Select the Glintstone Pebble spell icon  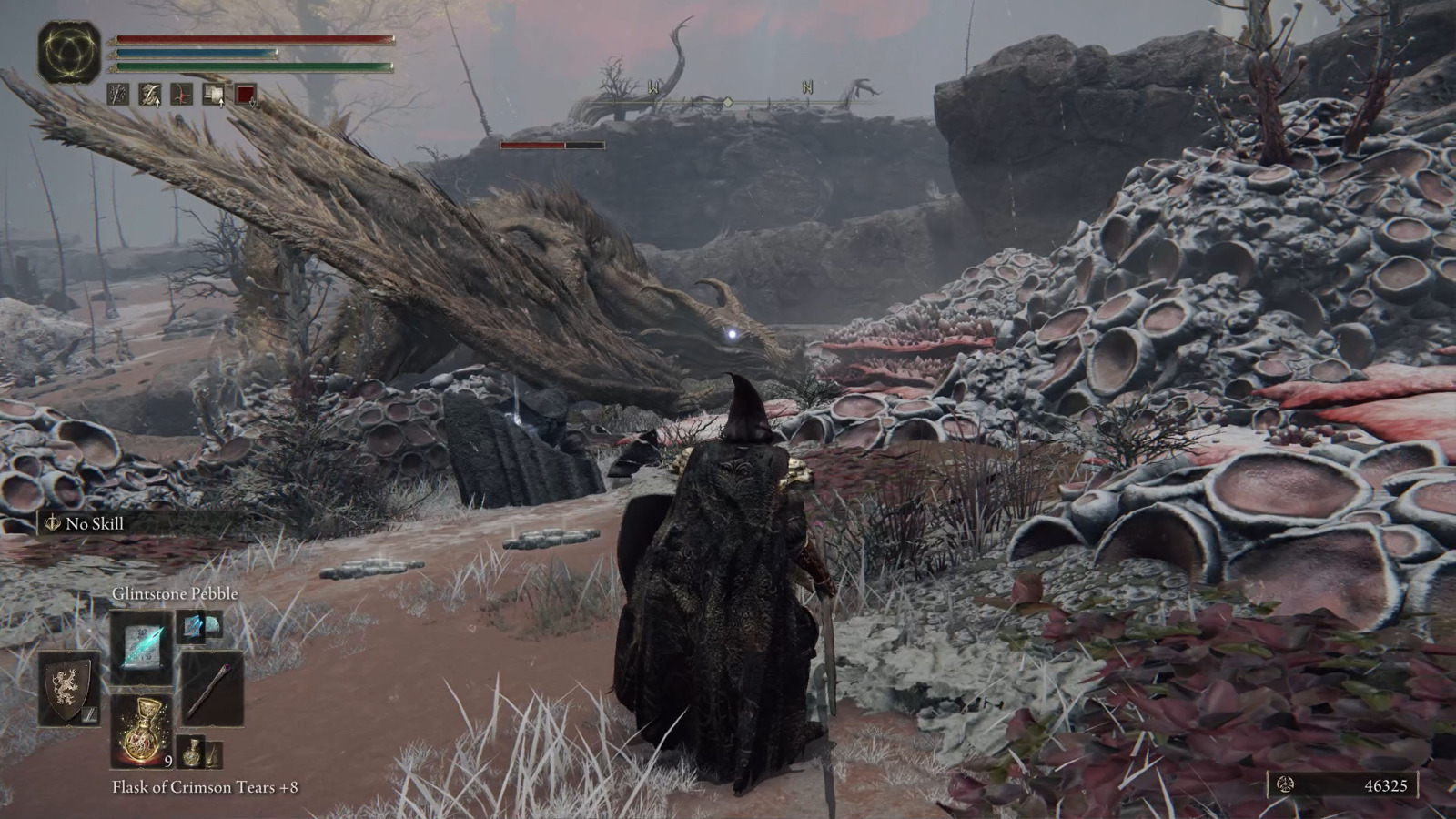click(141, 648)
